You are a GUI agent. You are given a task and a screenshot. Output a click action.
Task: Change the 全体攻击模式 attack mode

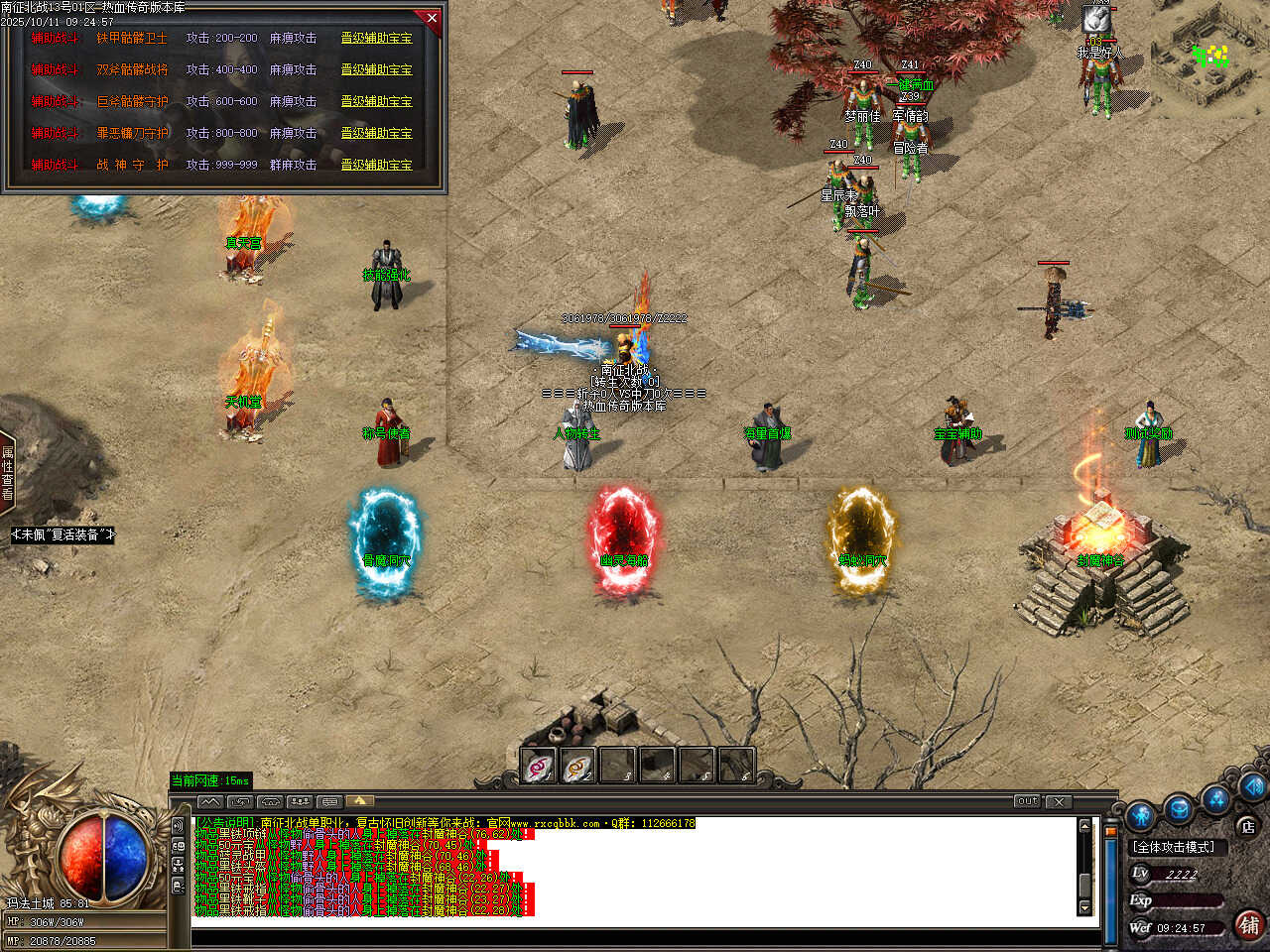1175,847
